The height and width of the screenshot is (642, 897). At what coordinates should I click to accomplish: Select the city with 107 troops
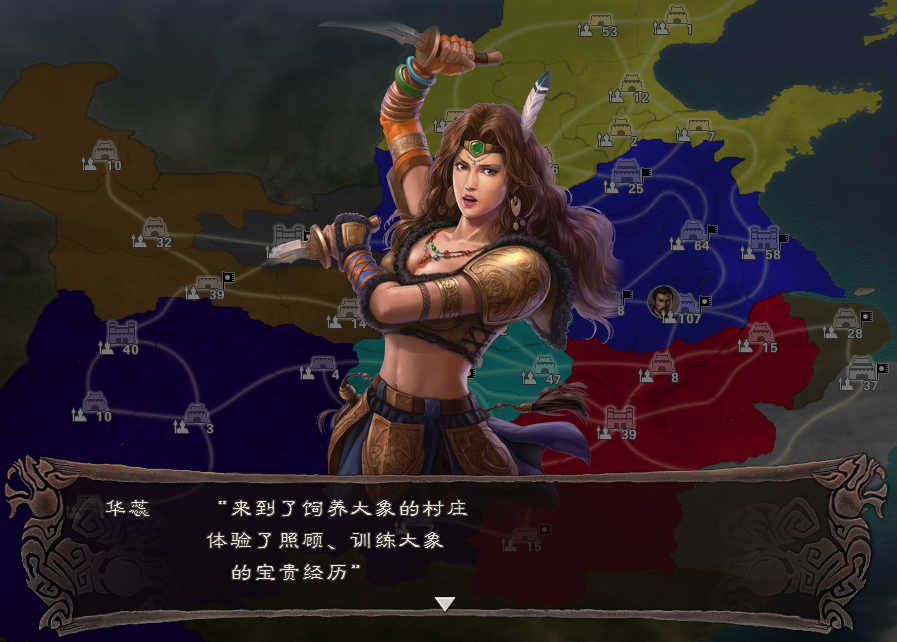pos(688,304)
